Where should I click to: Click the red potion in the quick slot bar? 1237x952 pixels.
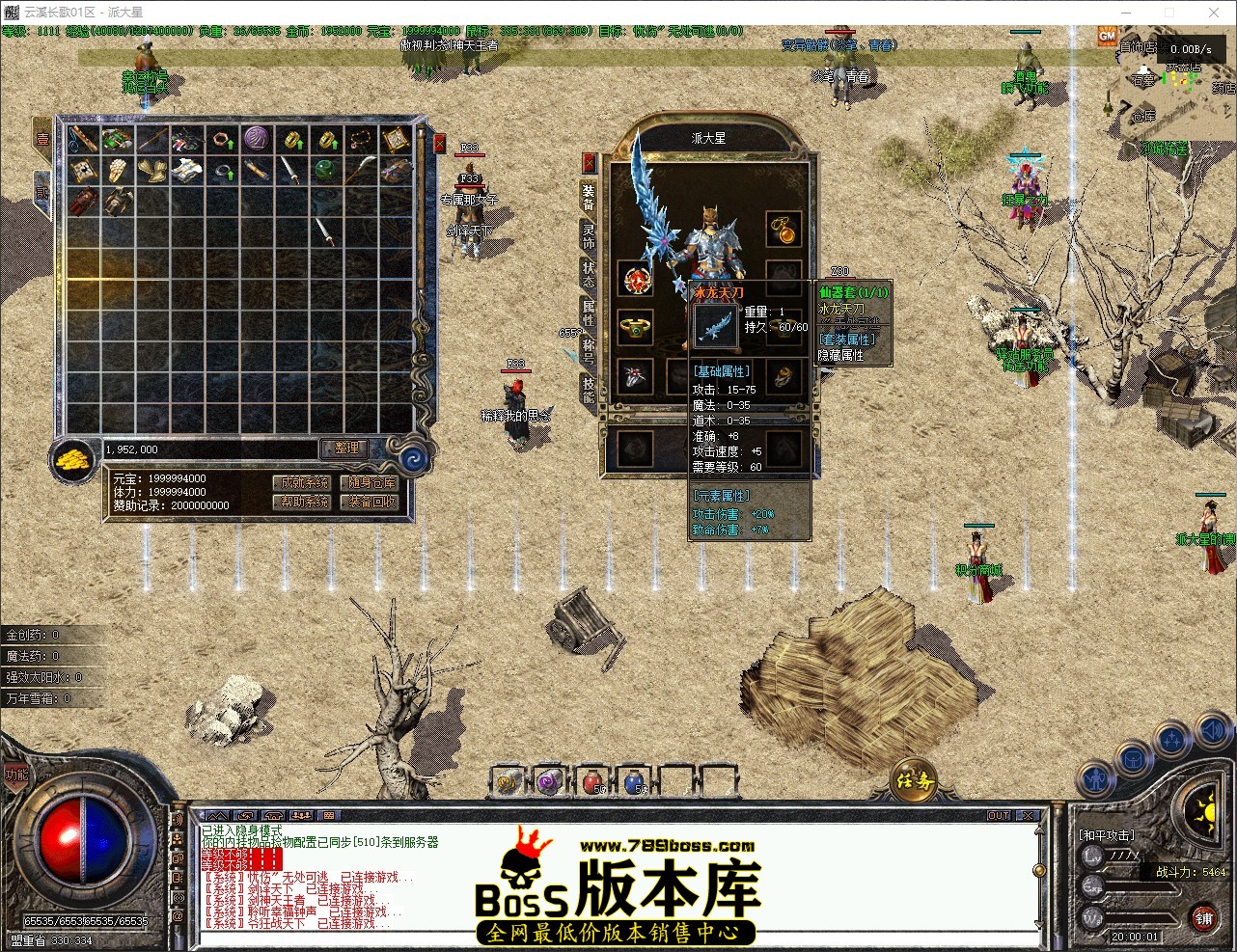click(x=591, y=783)
